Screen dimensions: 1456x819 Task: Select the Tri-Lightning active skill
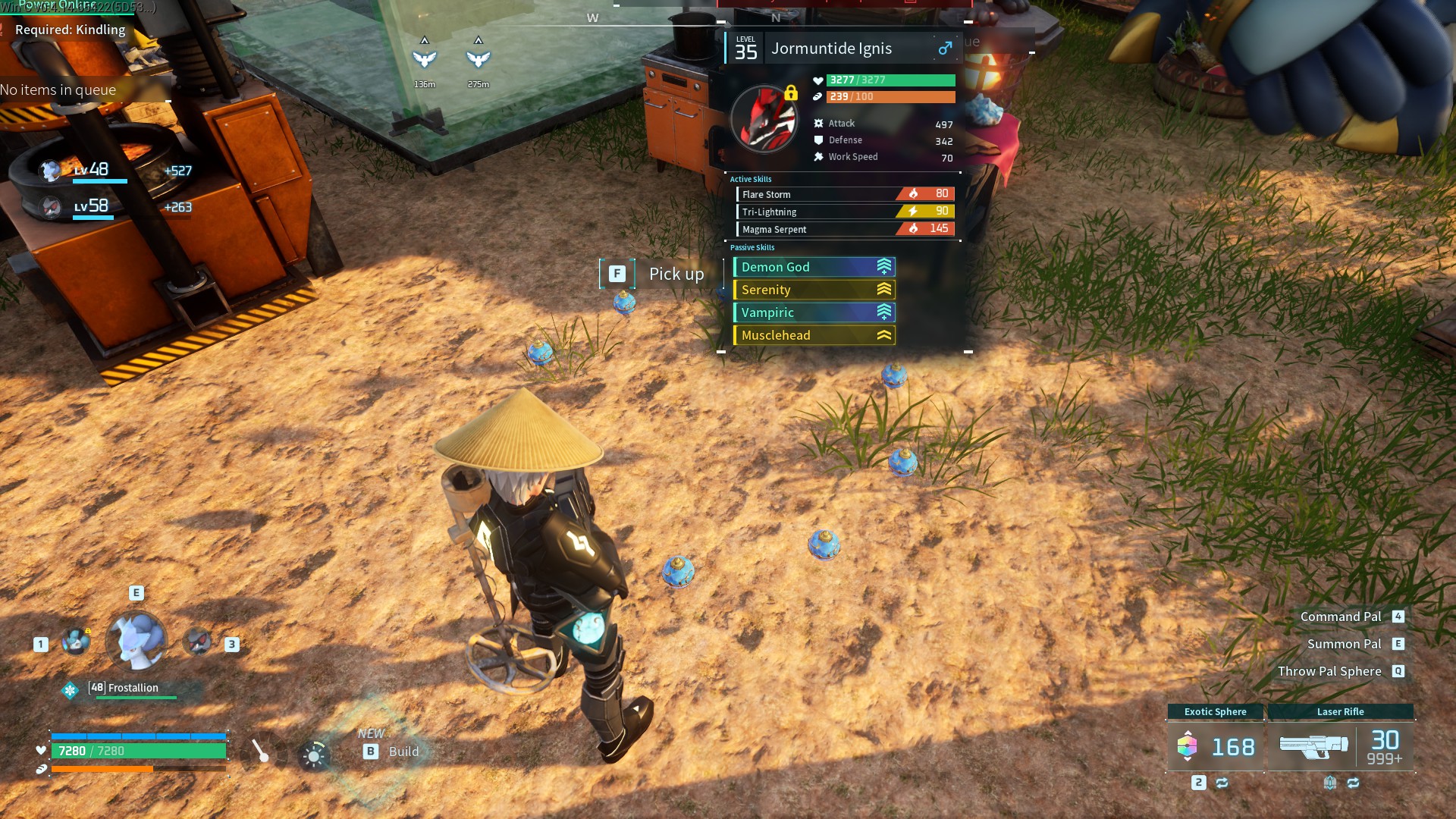pos(845,212)
